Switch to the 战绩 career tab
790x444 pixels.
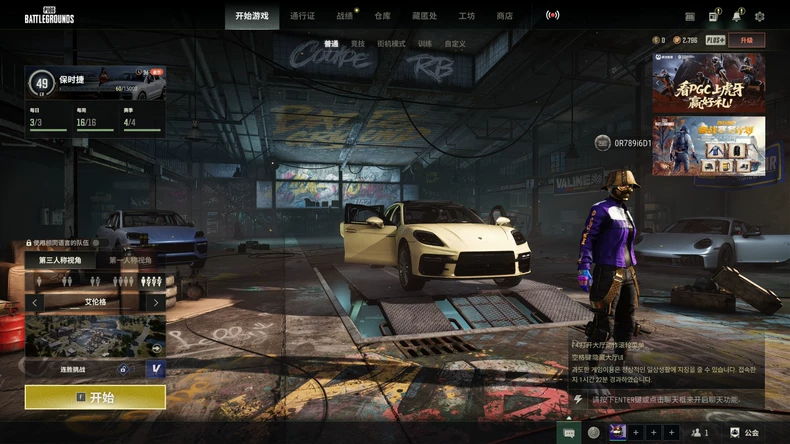click(x=345, y=16)
